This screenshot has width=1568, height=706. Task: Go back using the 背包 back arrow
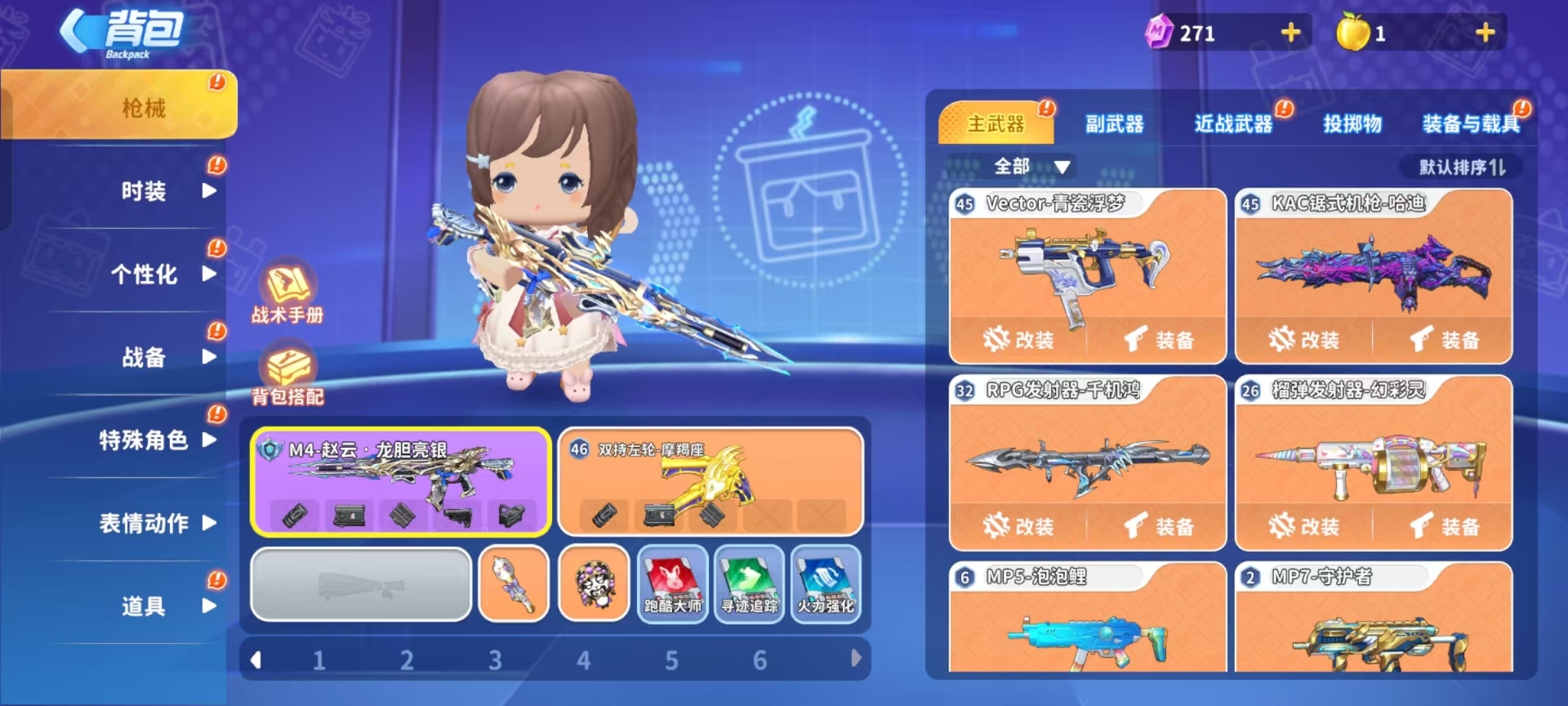pos(78,32)
